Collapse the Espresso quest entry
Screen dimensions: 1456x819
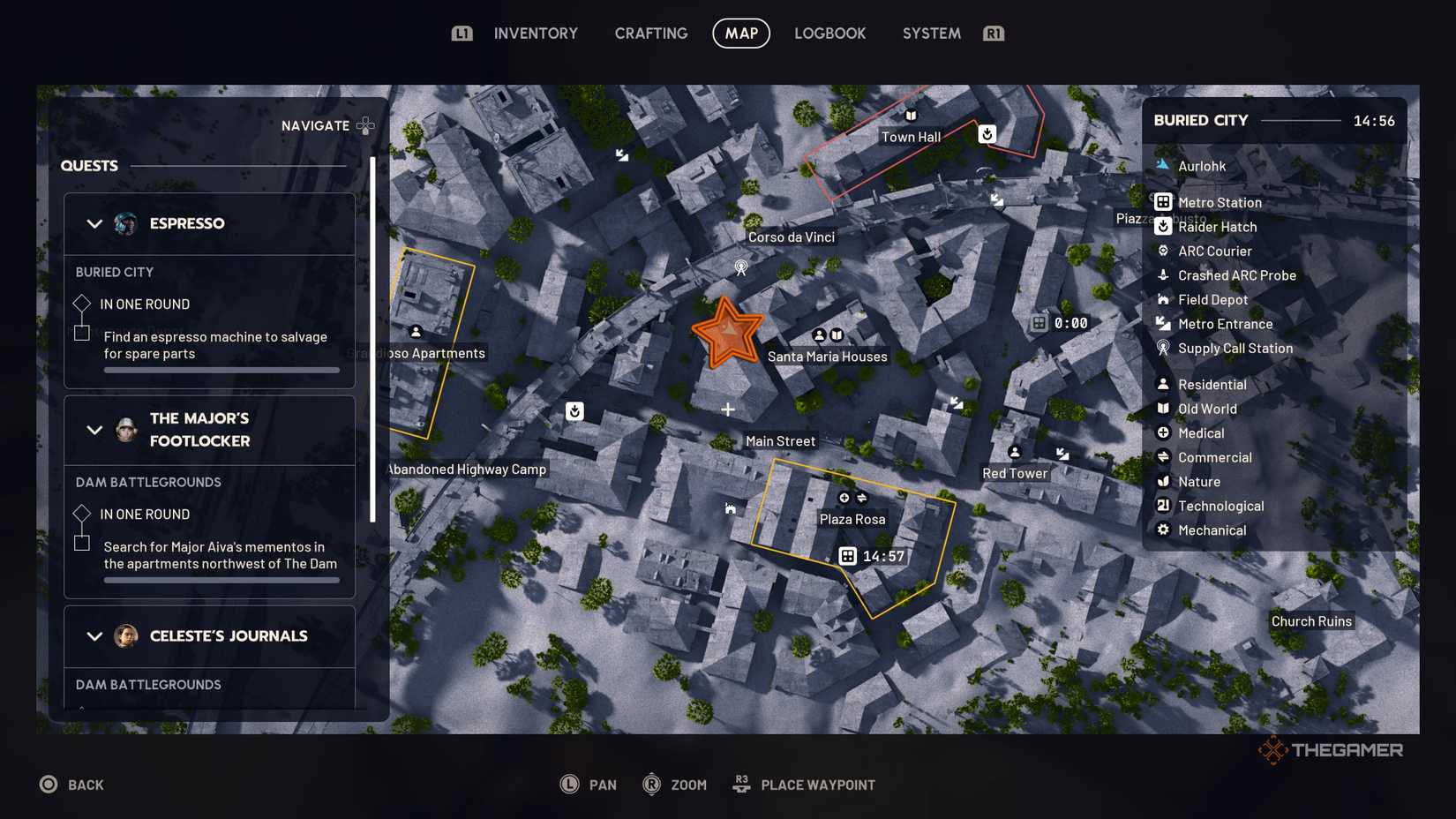pyautogui.click(x=95, y=223)
